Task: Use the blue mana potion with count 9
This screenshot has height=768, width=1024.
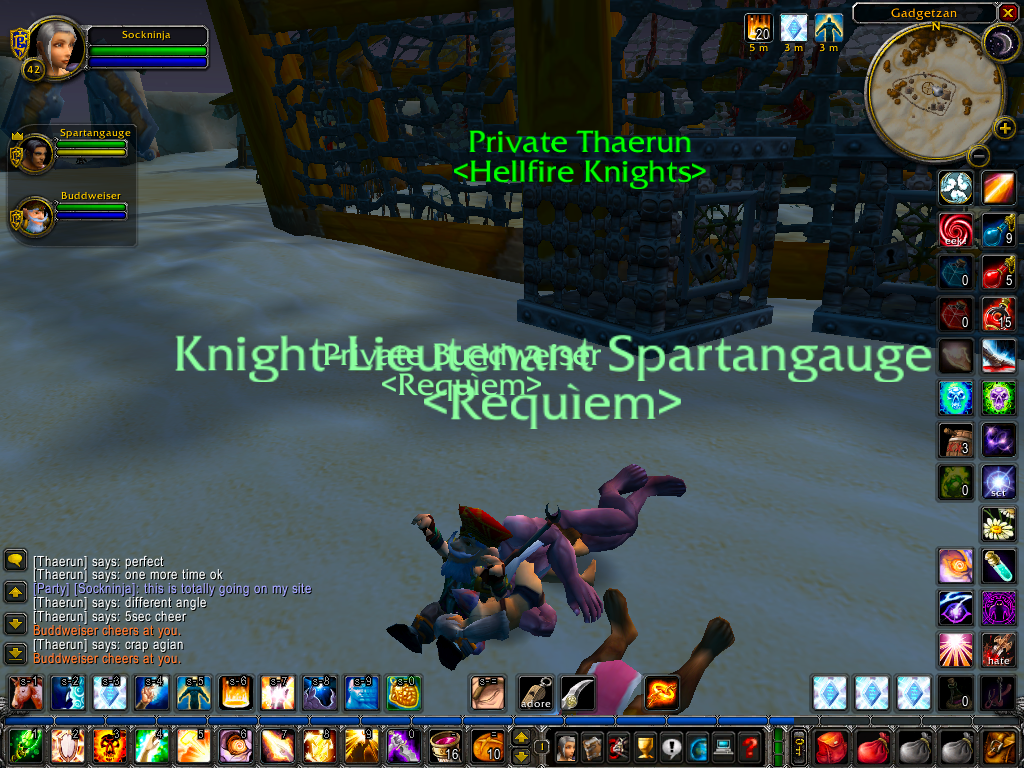Action: 998,230
